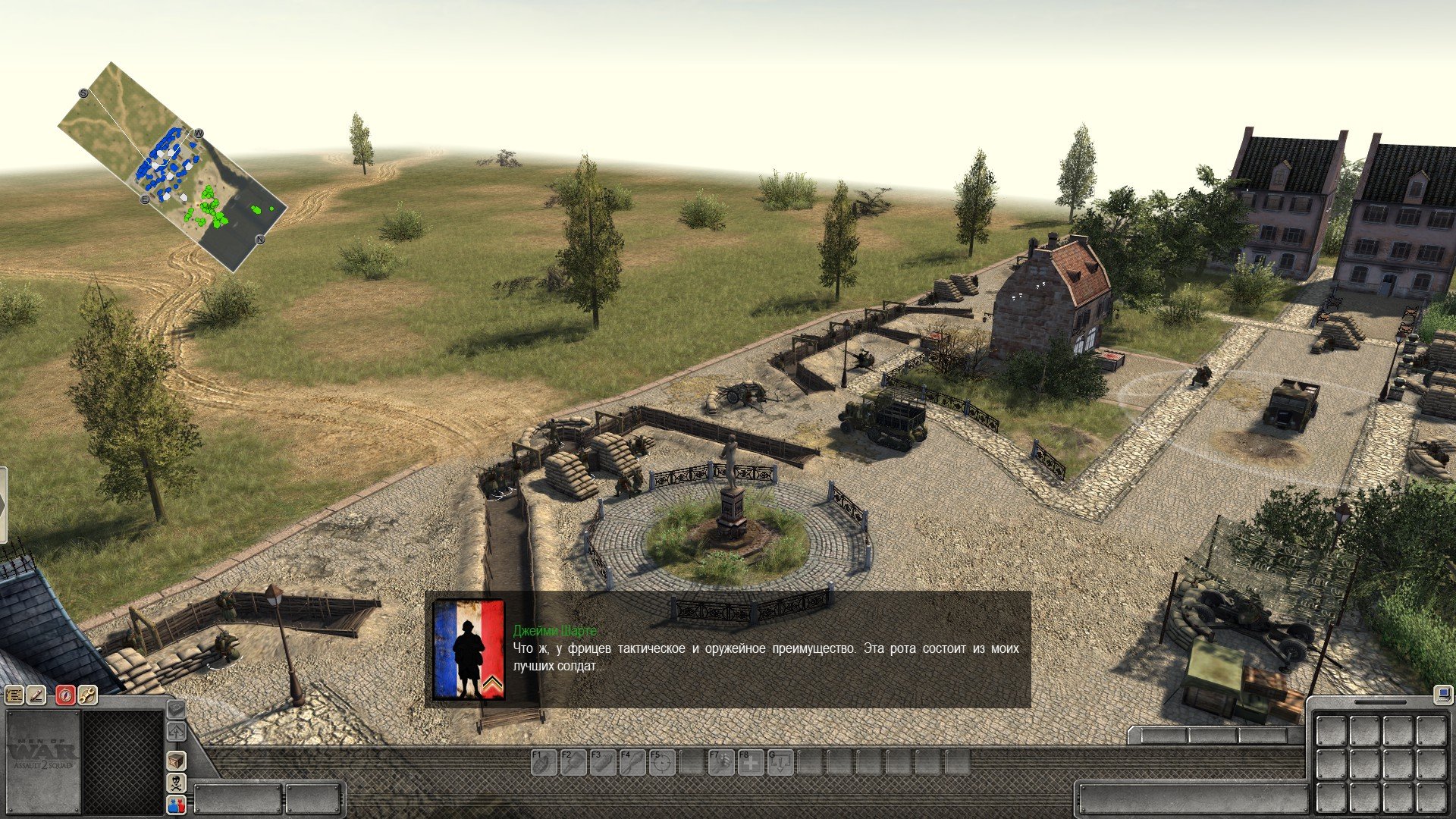This screenshot has width=1456, height=819.
Task: Click the blue and red players icon
Action: click(x=176, y=805)
